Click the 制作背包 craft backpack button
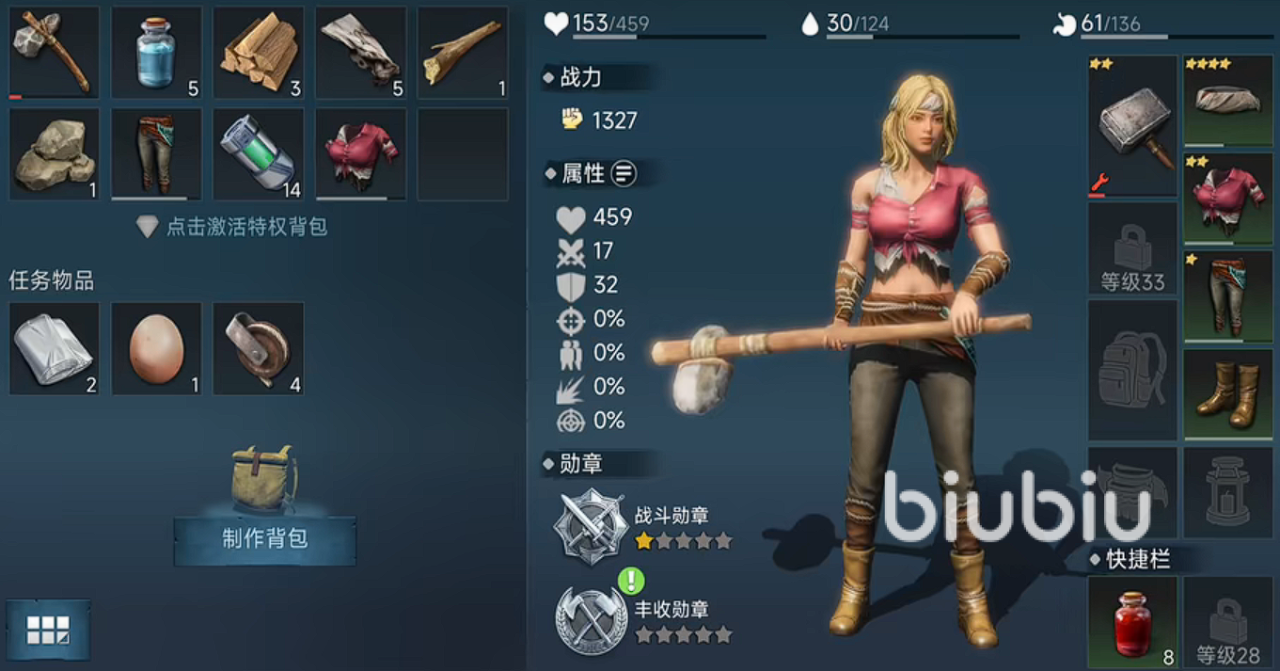Screen dimensions: 1280x671 [264, 539]
